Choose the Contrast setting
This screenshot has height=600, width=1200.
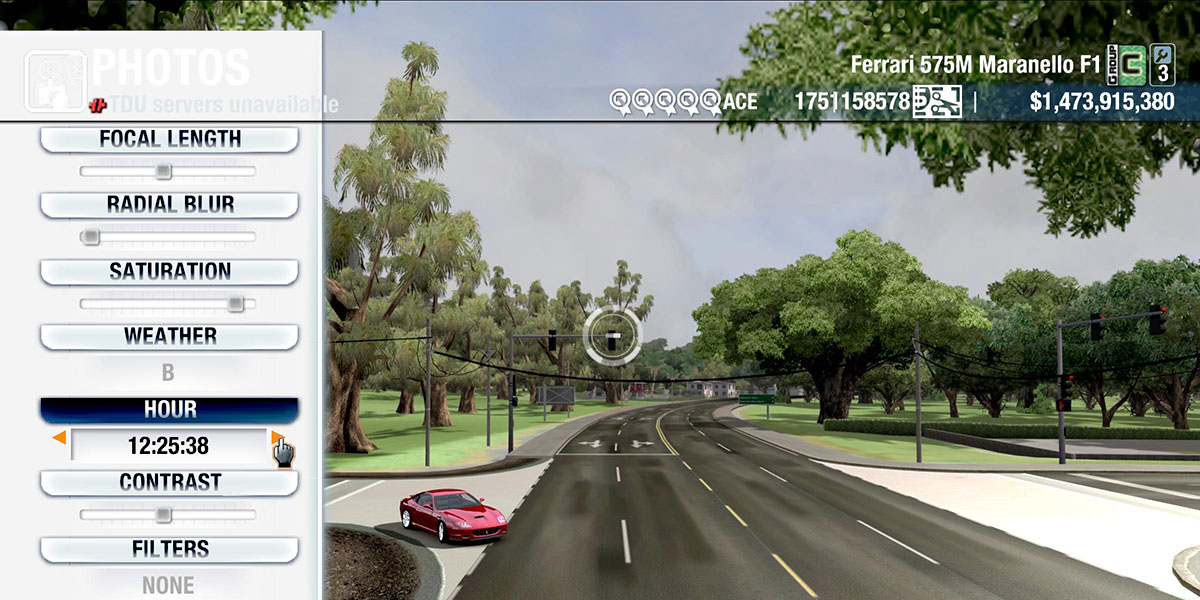169,483
